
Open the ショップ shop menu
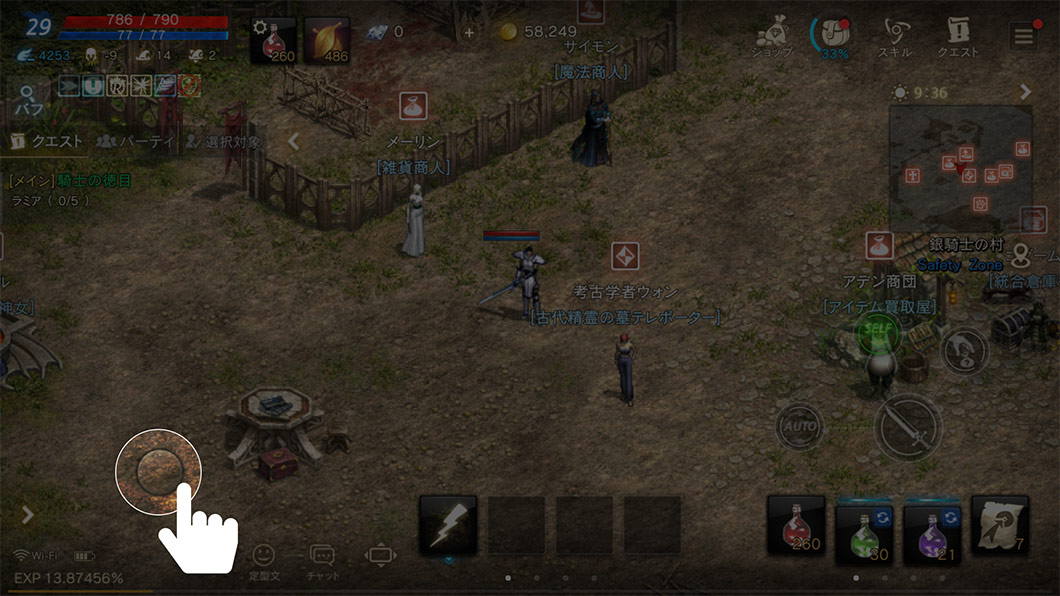click(x=772, y=38)
